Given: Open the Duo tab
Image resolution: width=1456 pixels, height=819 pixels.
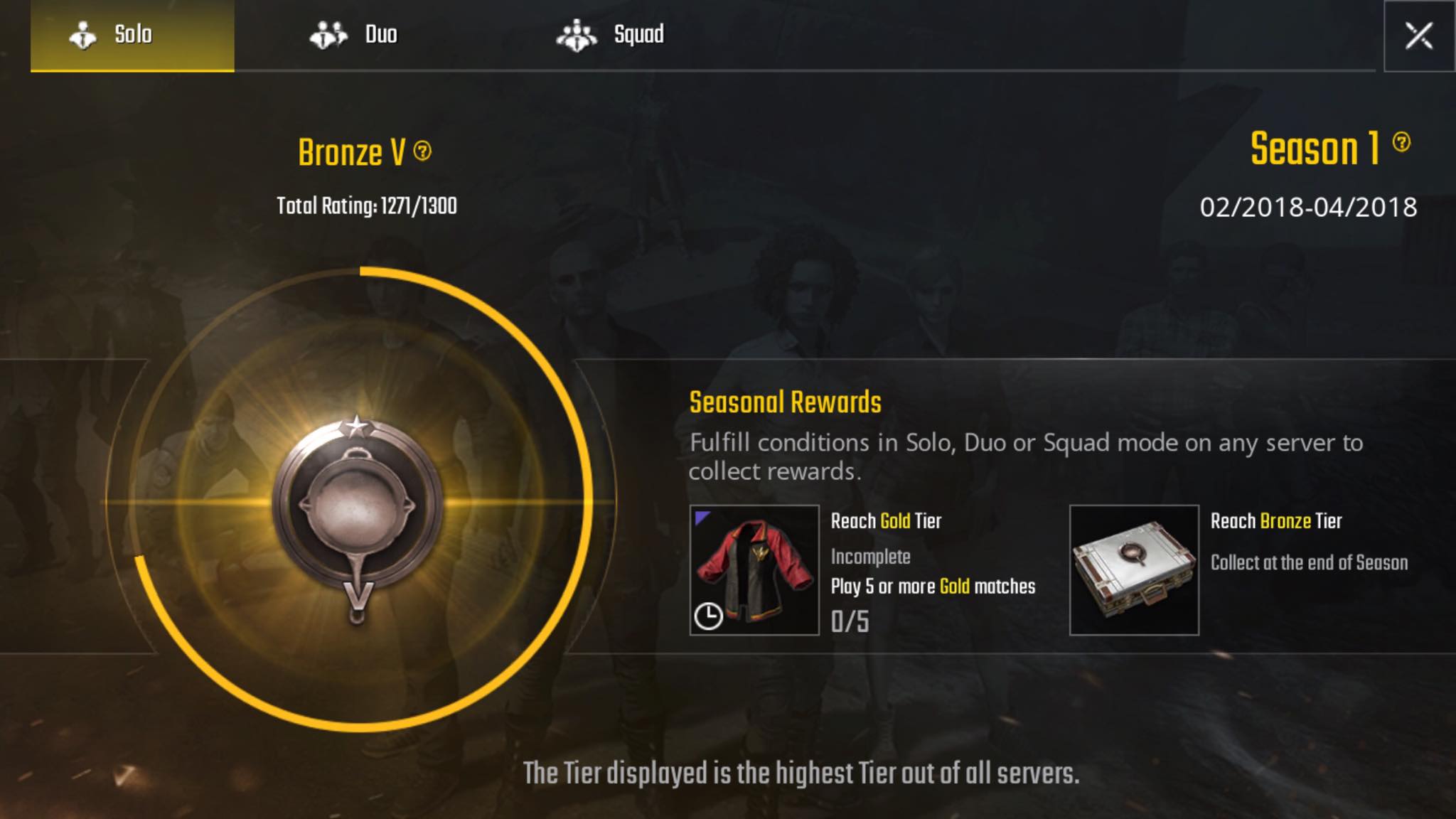Looking at the screenshot, I should tap(353, 35).
